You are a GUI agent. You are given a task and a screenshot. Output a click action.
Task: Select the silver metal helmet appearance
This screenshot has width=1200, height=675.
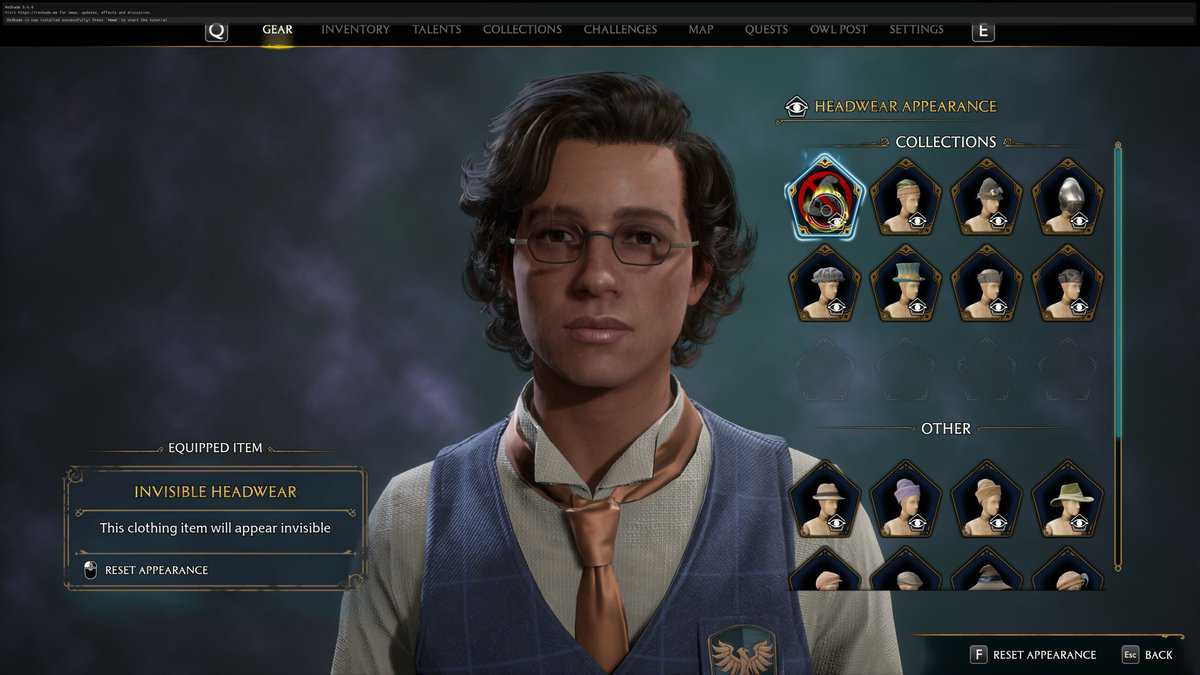point(1067,196)
